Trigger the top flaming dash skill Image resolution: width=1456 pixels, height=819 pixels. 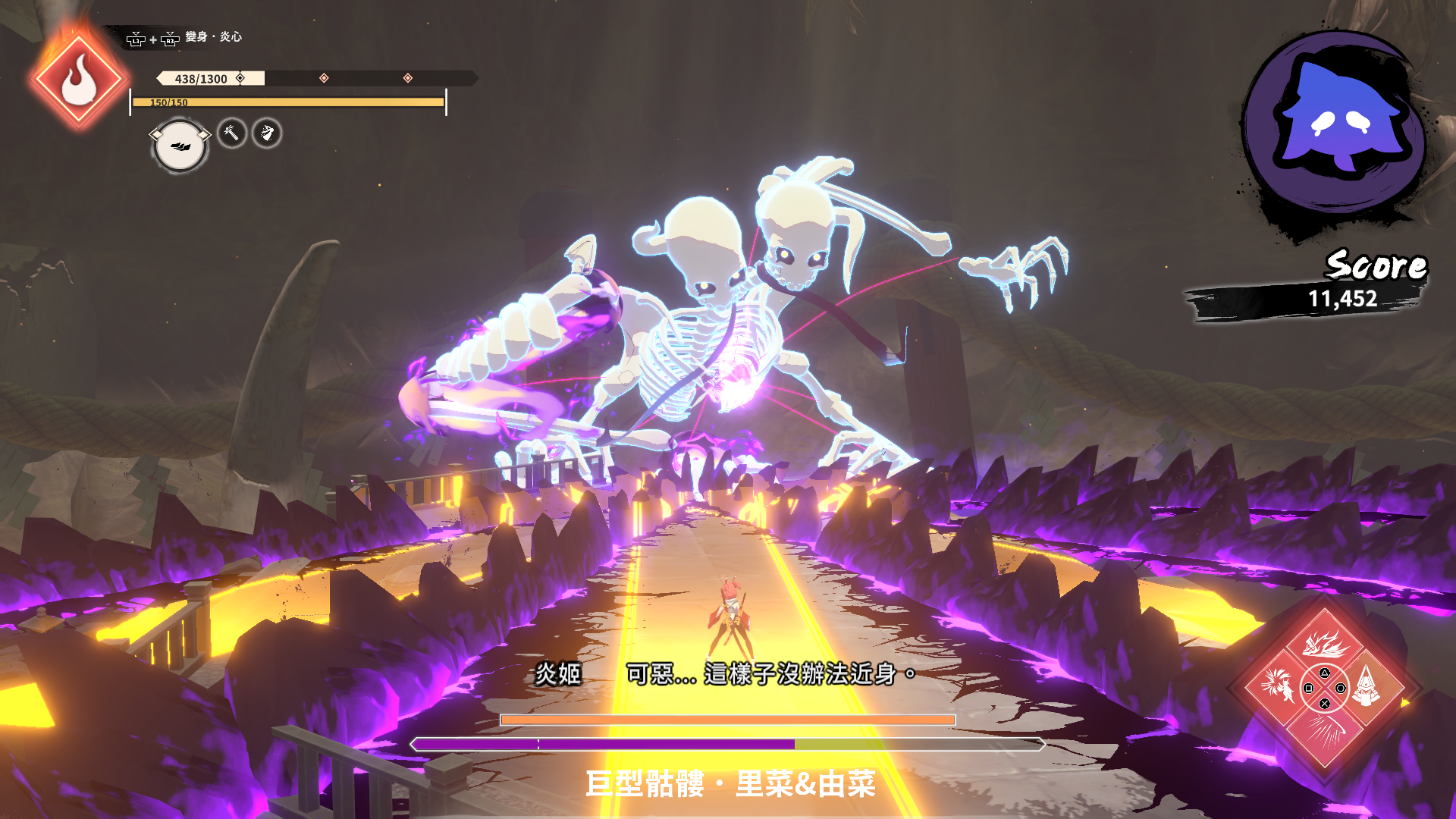(1324, 643)
